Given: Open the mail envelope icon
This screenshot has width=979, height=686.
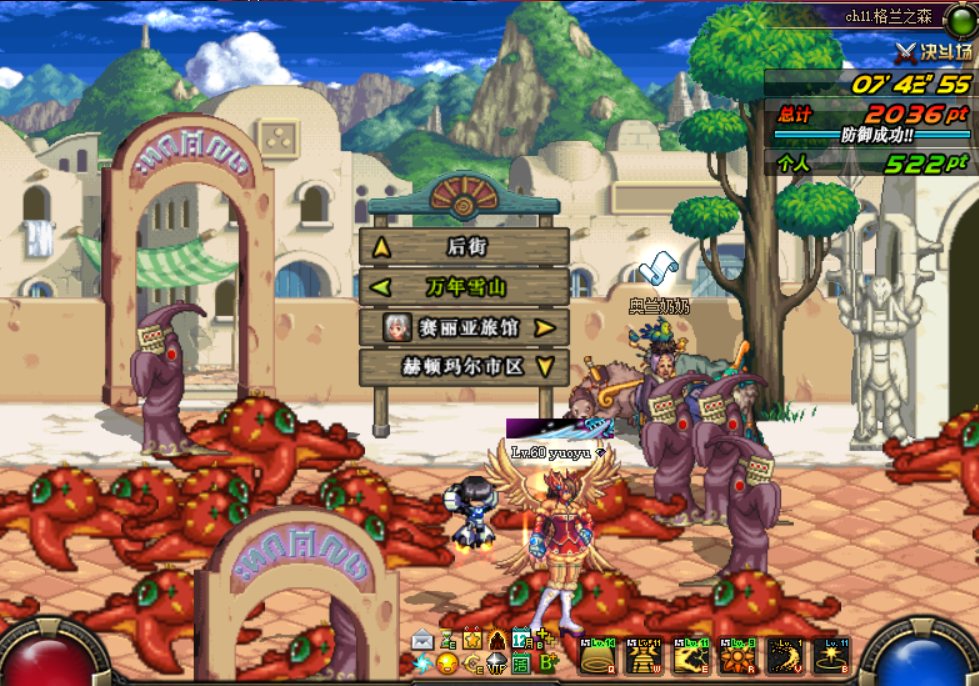Looking at the screenshot, I should pyautogui.click(x=423, y=640).
